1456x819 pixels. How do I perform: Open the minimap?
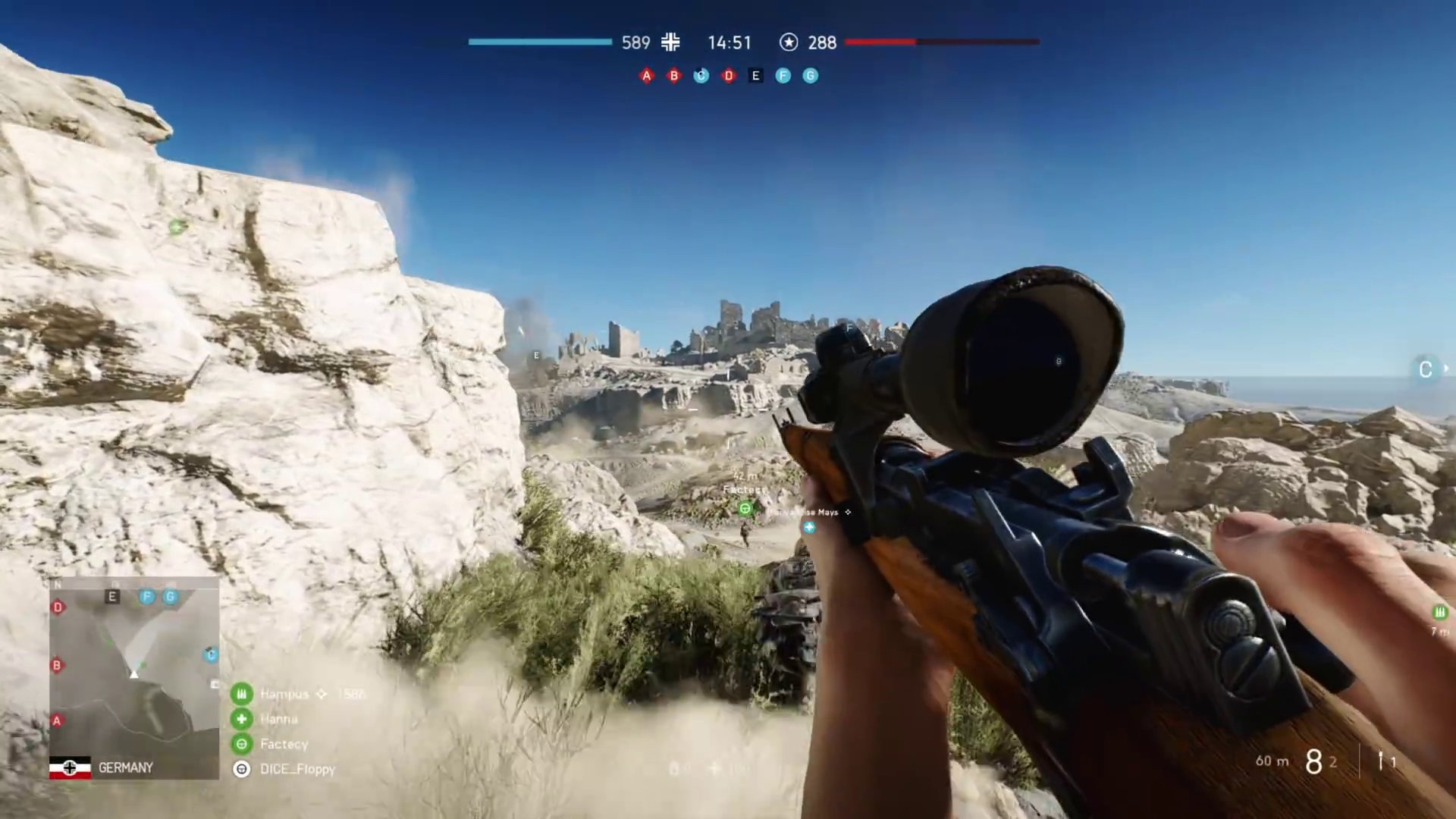pos(134,667)
